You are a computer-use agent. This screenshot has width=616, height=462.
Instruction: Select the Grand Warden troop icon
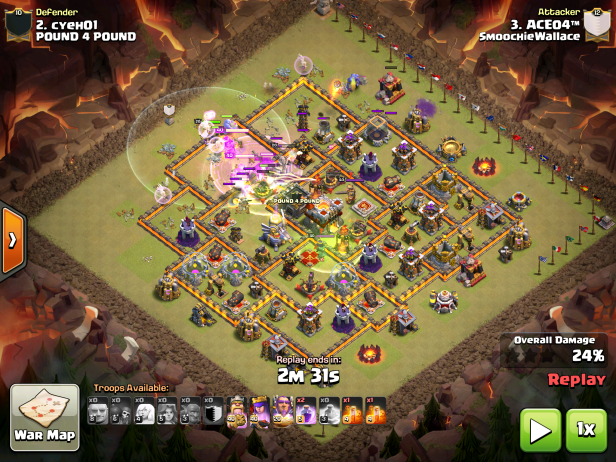tap(283, 411)
